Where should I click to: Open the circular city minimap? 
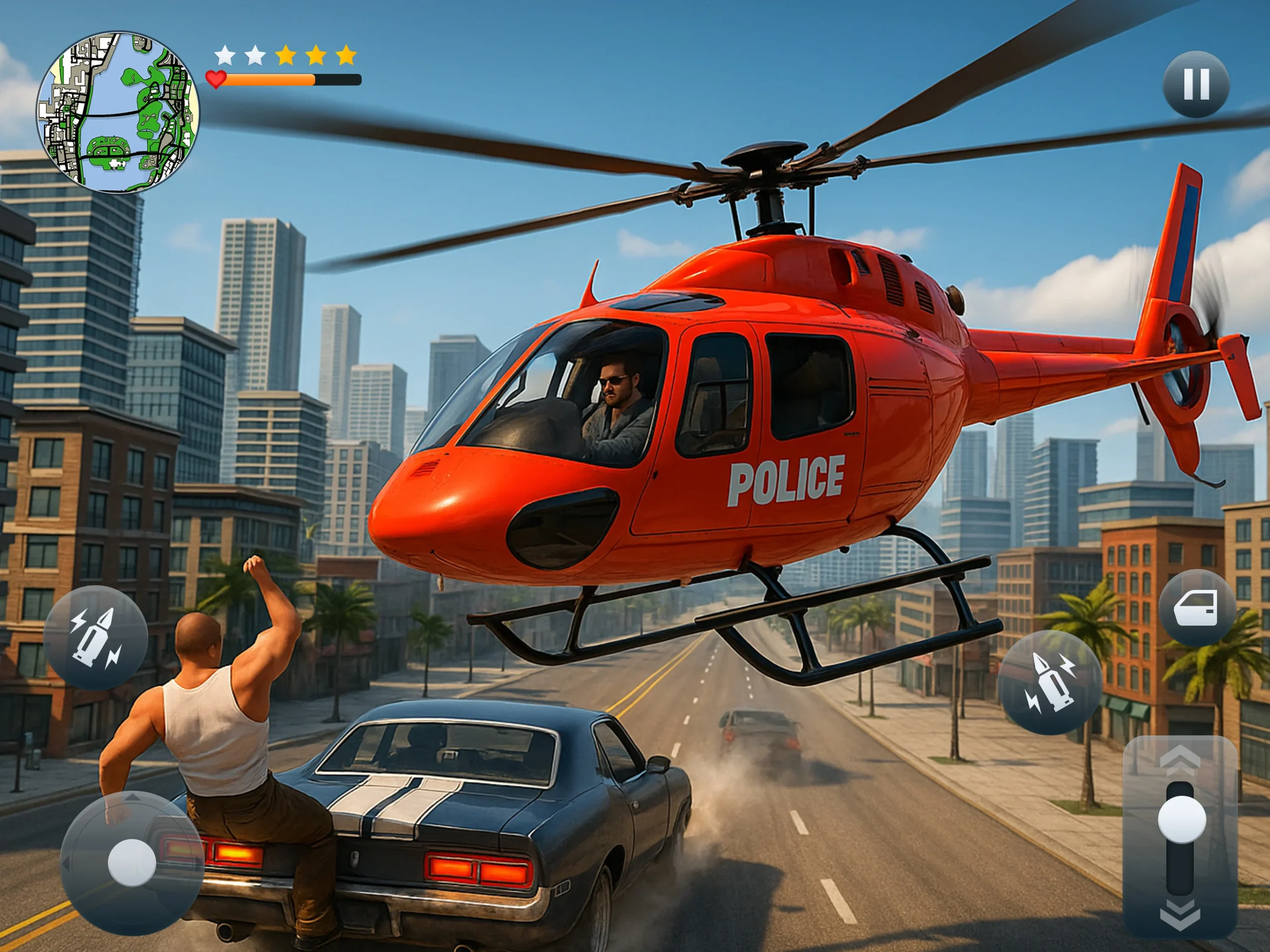[x=118, y=113]
